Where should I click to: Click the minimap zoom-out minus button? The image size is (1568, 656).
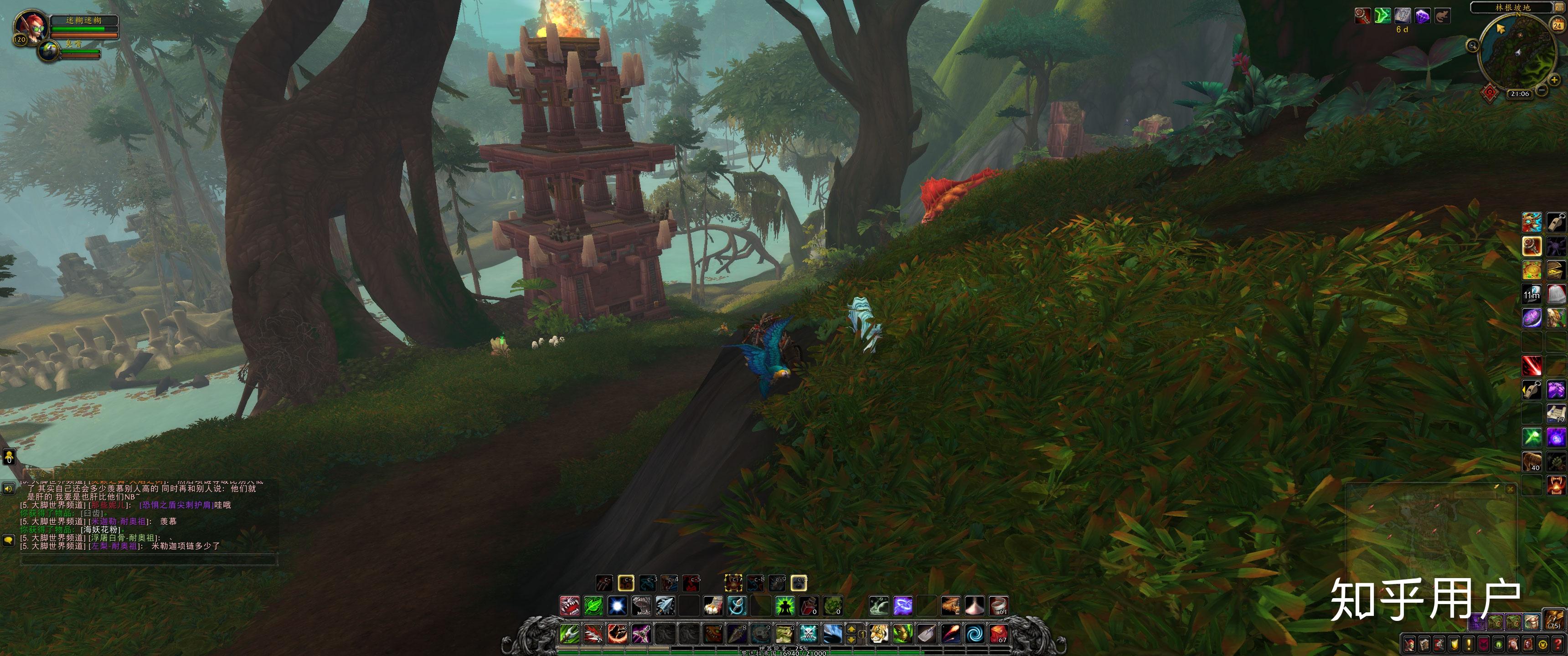click(x=1541, y=91)
